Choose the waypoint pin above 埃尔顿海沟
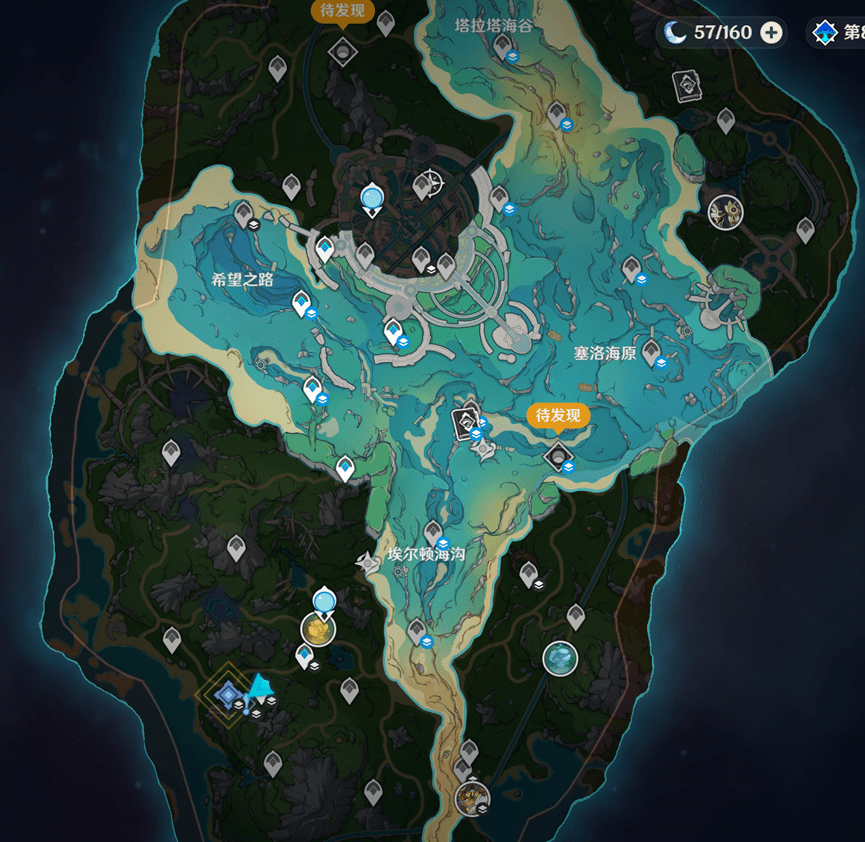 [433, 532]
